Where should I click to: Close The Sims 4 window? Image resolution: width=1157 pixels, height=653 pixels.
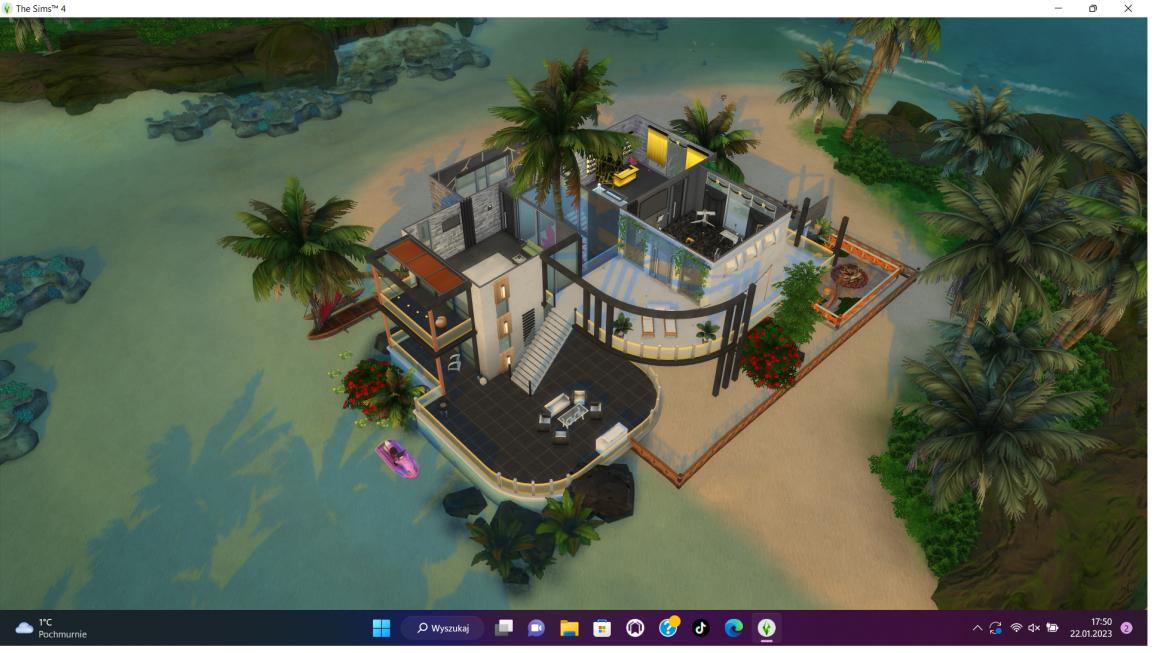1128,8
